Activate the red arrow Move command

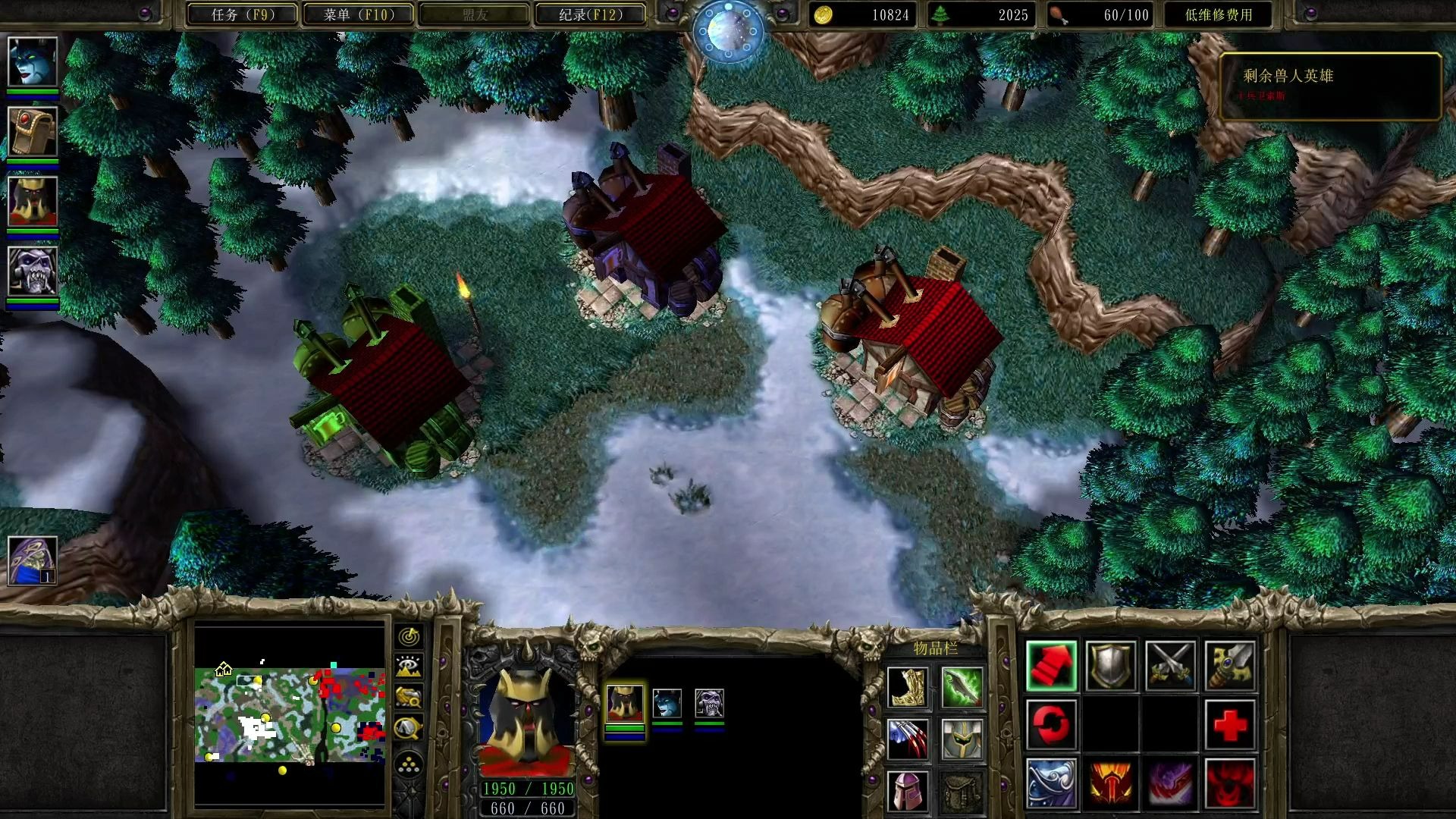tap(1051, 666)
